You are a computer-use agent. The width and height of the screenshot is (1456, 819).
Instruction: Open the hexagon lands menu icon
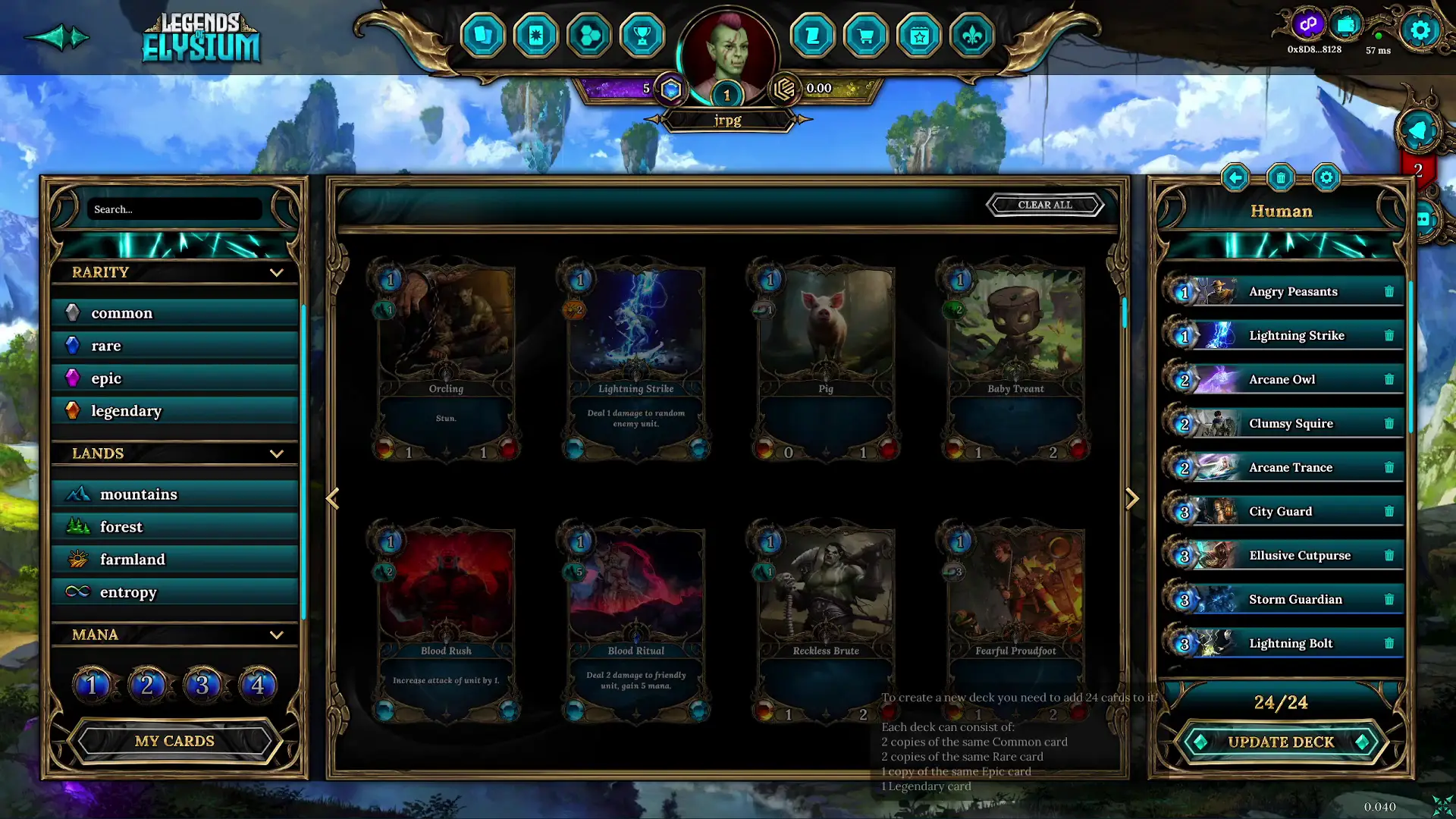[x=589, y=36]
